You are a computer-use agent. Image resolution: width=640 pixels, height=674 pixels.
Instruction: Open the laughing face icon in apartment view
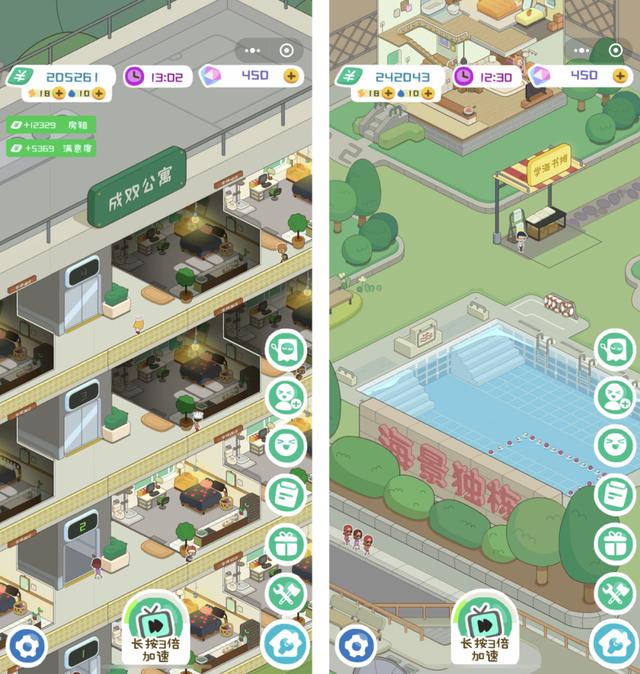[287, 446]
